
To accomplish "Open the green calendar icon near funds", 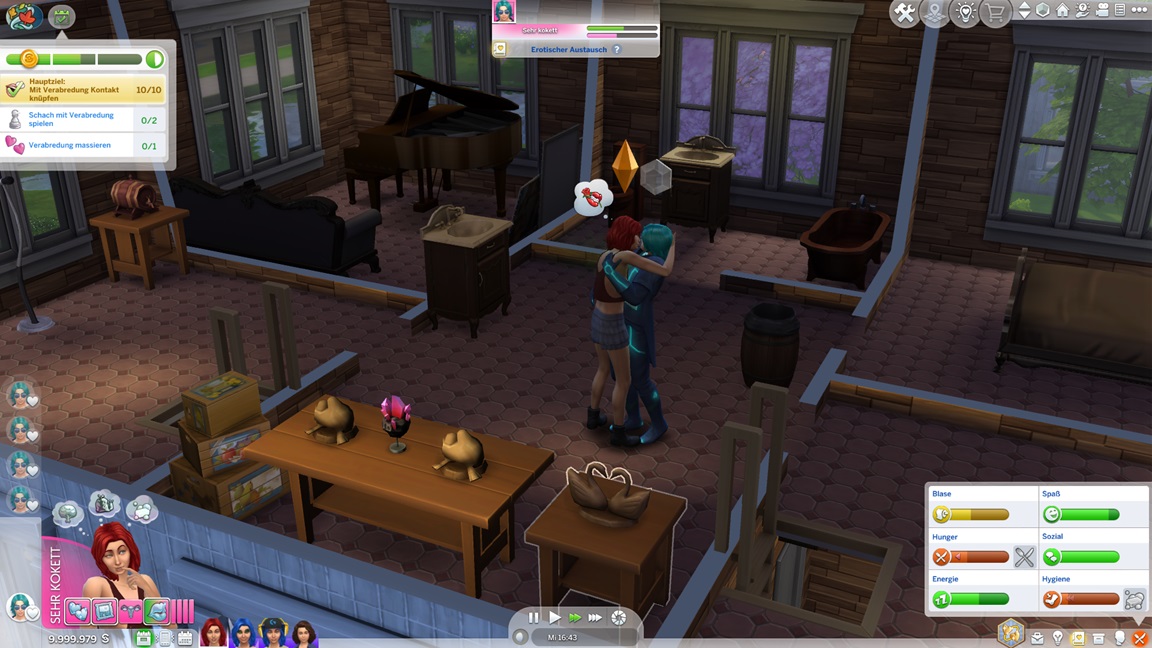I will coord(143,637).
